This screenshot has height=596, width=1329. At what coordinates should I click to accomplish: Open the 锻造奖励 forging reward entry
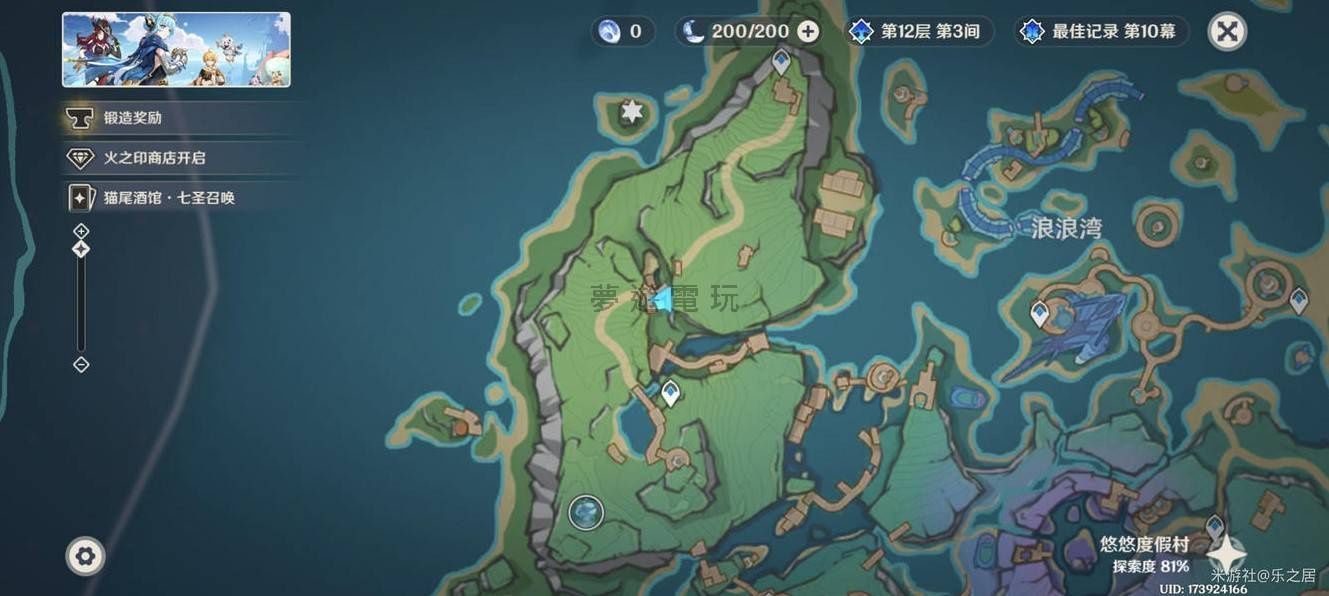point(133,118)
